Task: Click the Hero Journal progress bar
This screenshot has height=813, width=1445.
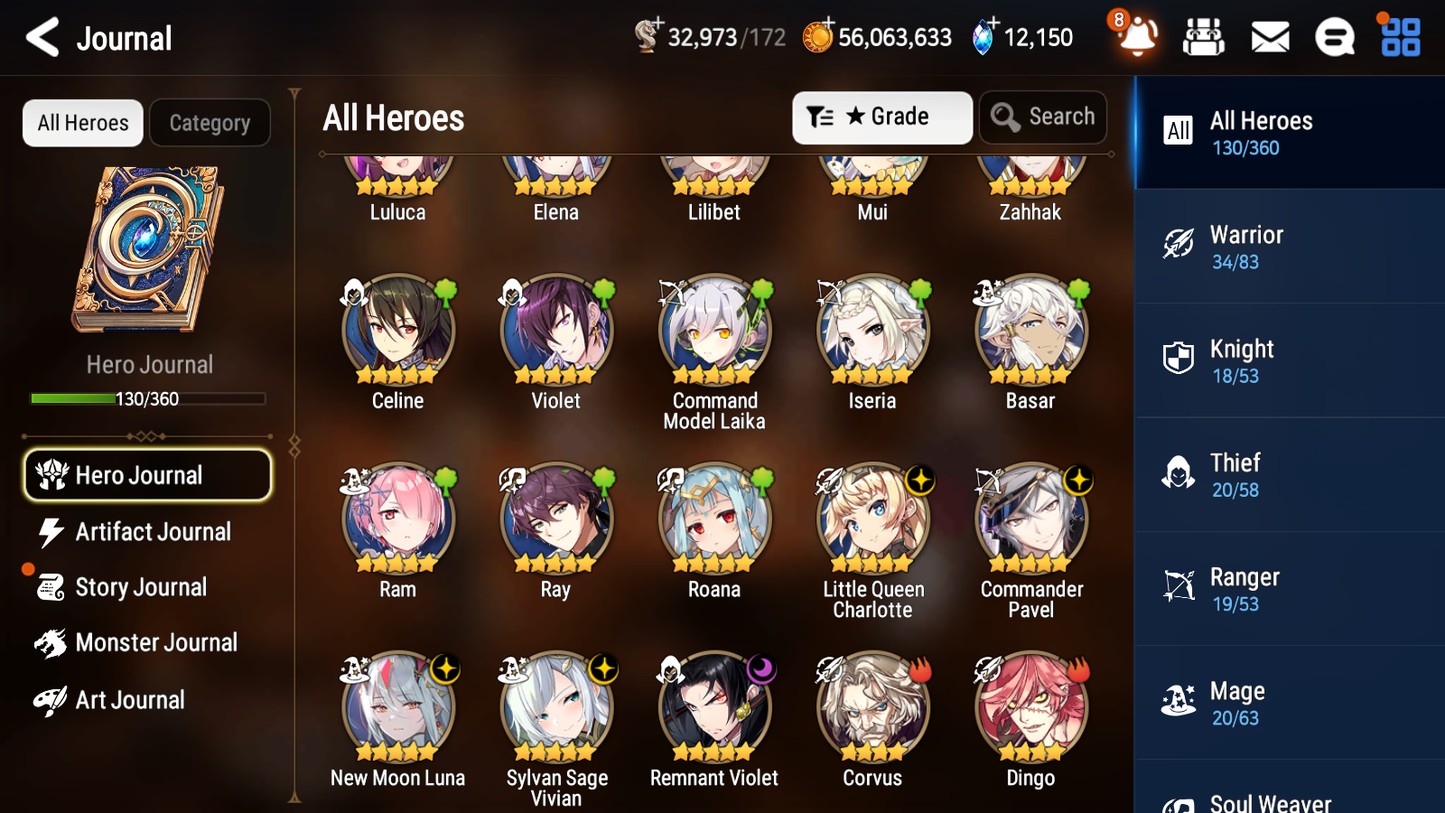Action: tap(149, 398)
